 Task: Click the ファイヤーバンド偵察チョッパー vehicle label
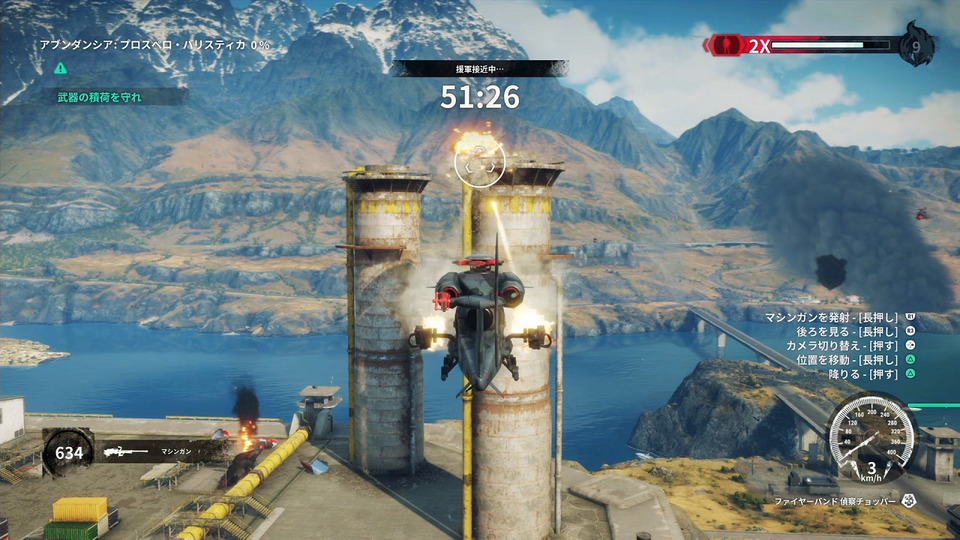click(836, 499)
